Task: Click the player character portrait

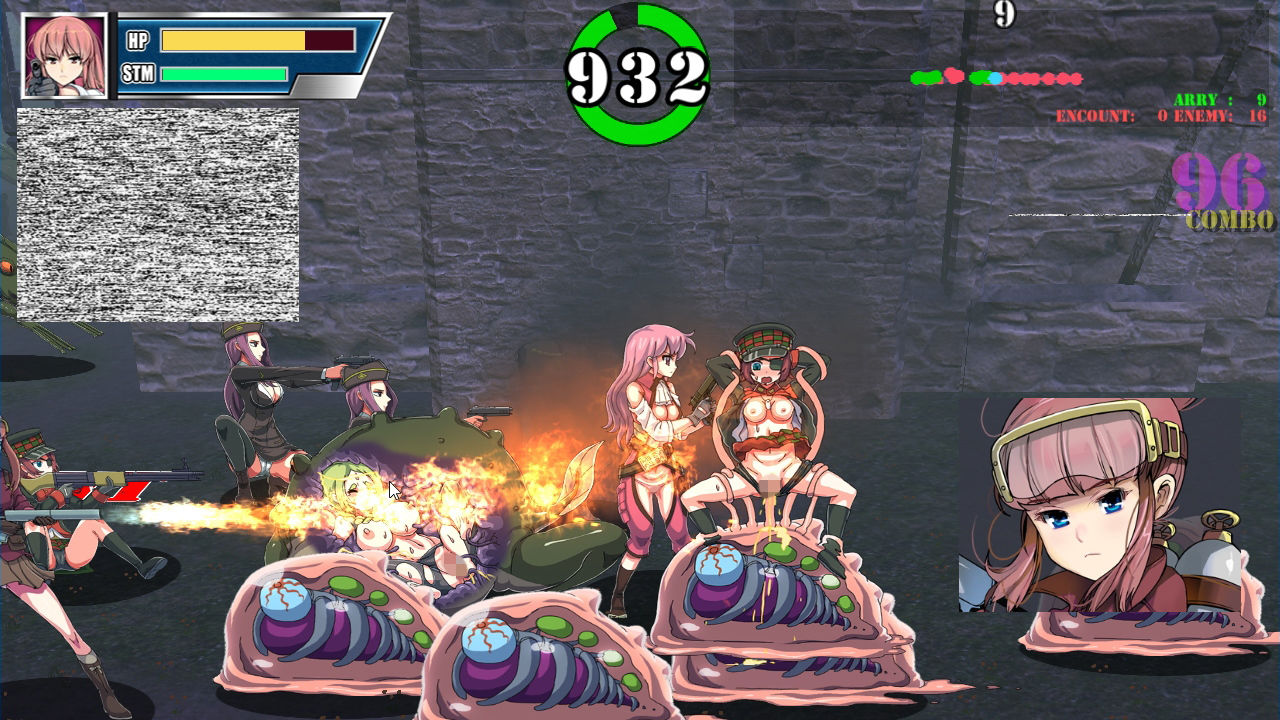Action: click(x=64, y=56)
